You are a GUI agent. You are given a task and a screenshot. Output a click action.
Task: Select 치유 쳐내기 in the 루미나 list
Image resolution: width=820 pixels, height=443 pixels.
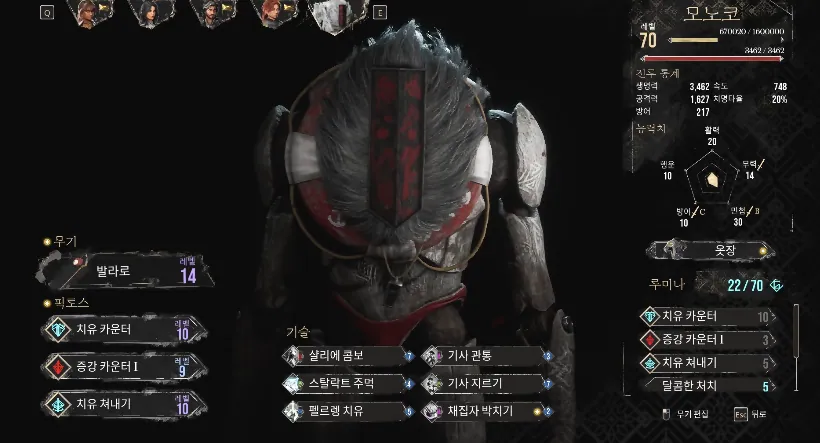tap(708, 363)
